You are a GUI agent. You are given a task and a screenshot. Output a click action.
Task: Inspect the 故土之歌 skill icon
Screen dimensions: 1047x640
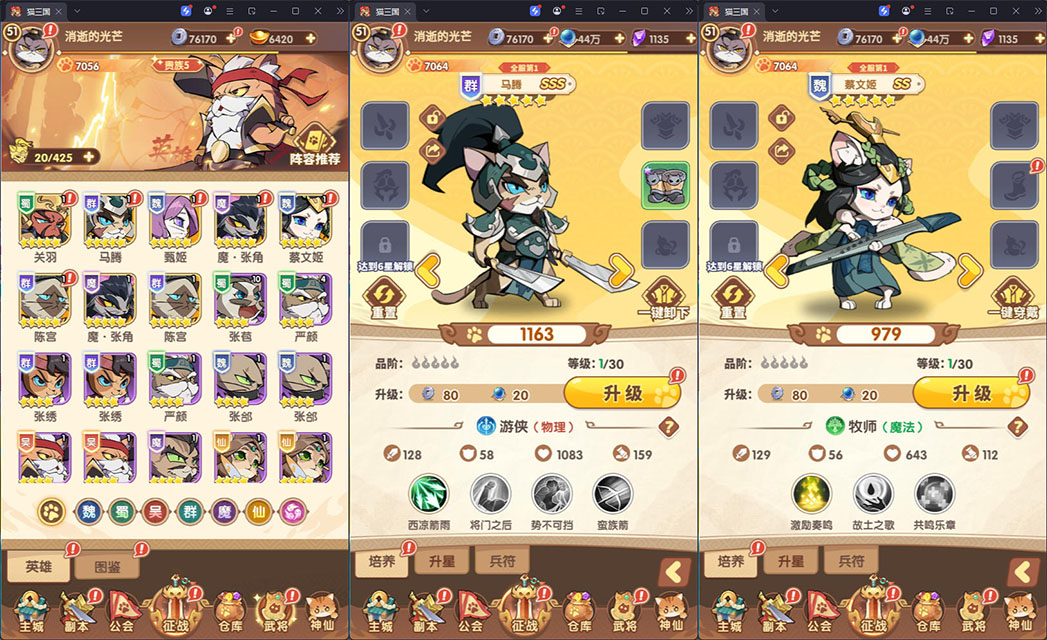pos(873,494)
